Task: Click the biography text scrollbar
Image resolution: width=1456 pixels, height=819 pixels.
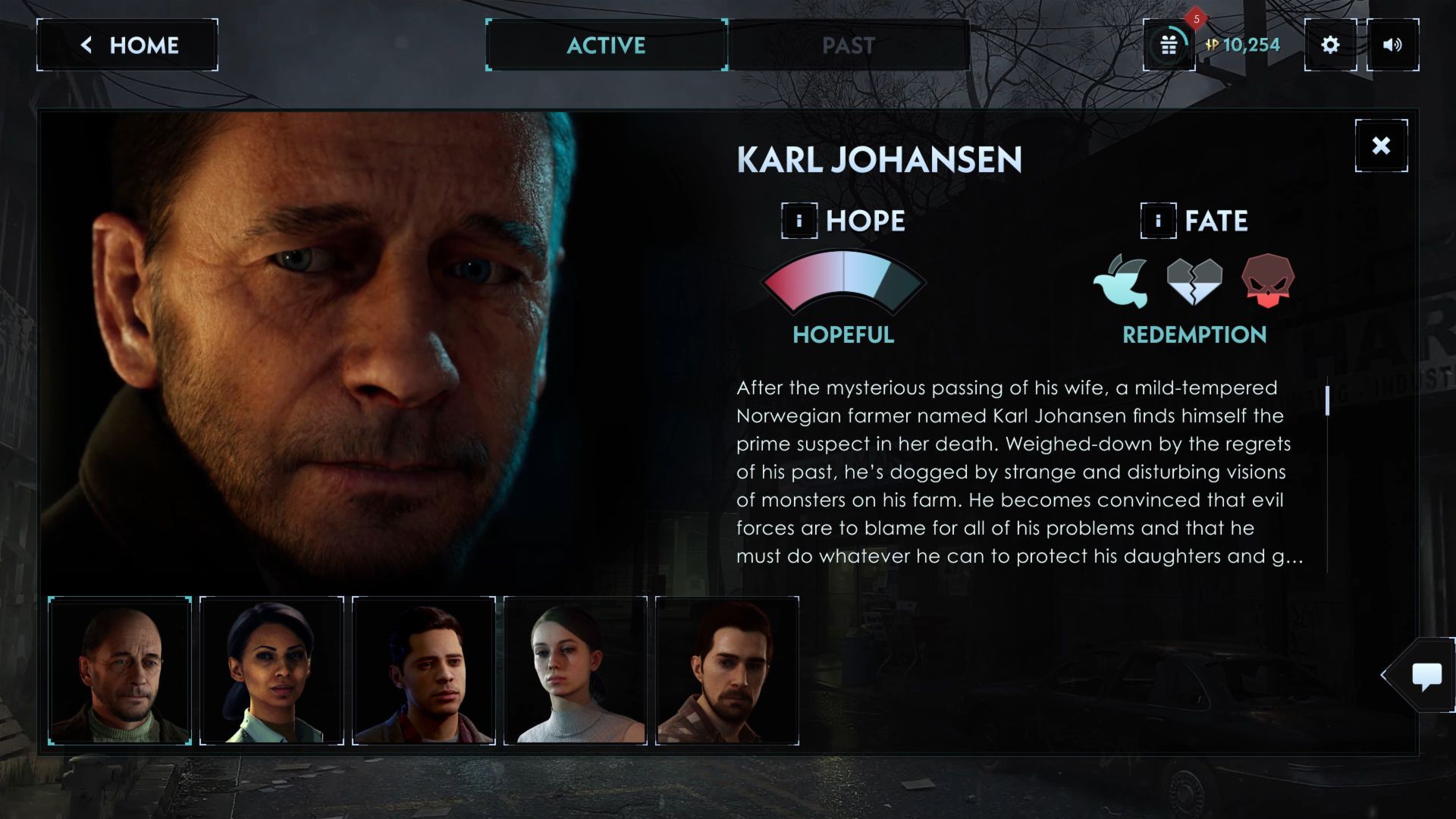Action: 1327,400
